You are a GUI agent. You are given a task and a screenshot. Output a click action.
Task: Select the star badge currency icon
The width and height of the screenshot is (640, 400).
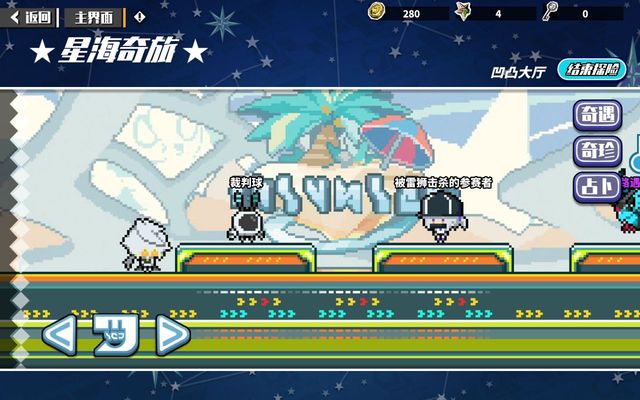coord(464,12)
